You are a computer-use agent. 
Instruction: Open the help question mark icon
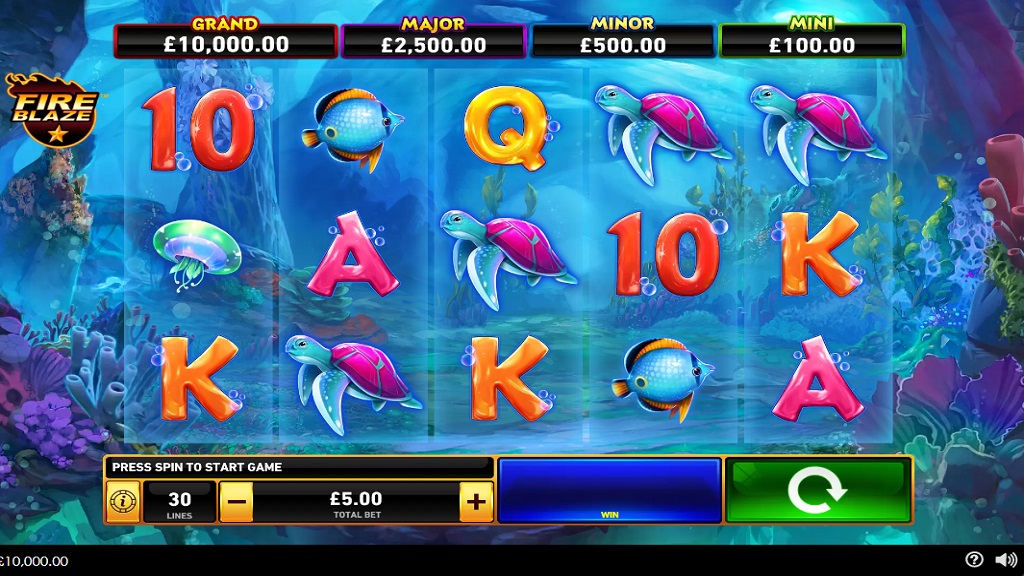click(974, 560)
